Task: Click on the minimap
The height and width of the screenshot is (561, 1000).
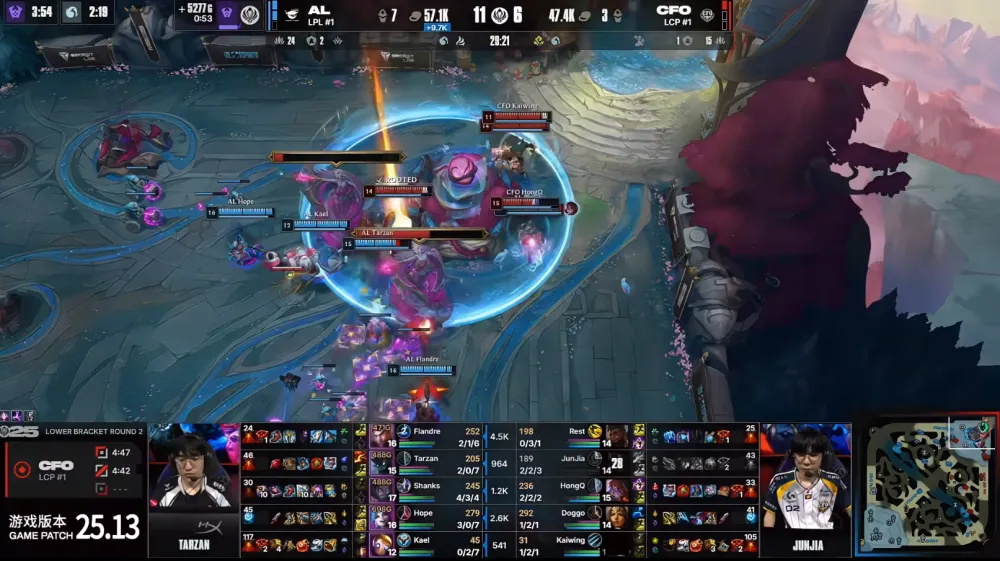Action: (x=926, y=487)
